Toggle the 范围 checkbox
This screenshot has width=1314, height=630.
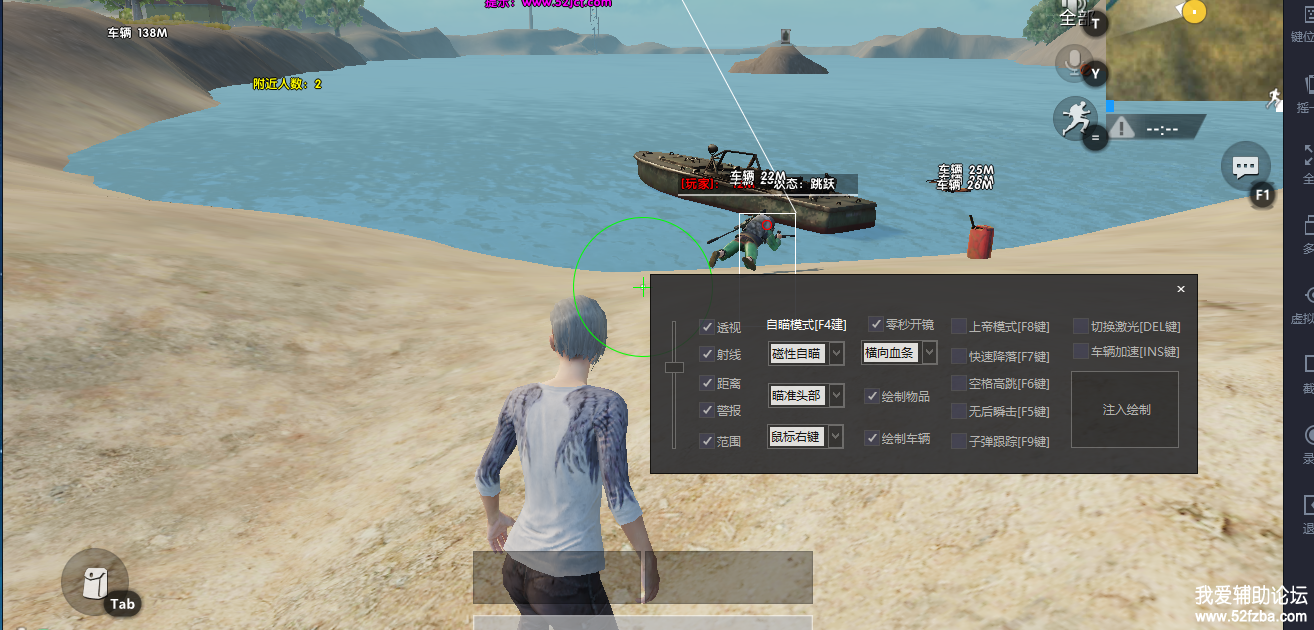point(707,440)
